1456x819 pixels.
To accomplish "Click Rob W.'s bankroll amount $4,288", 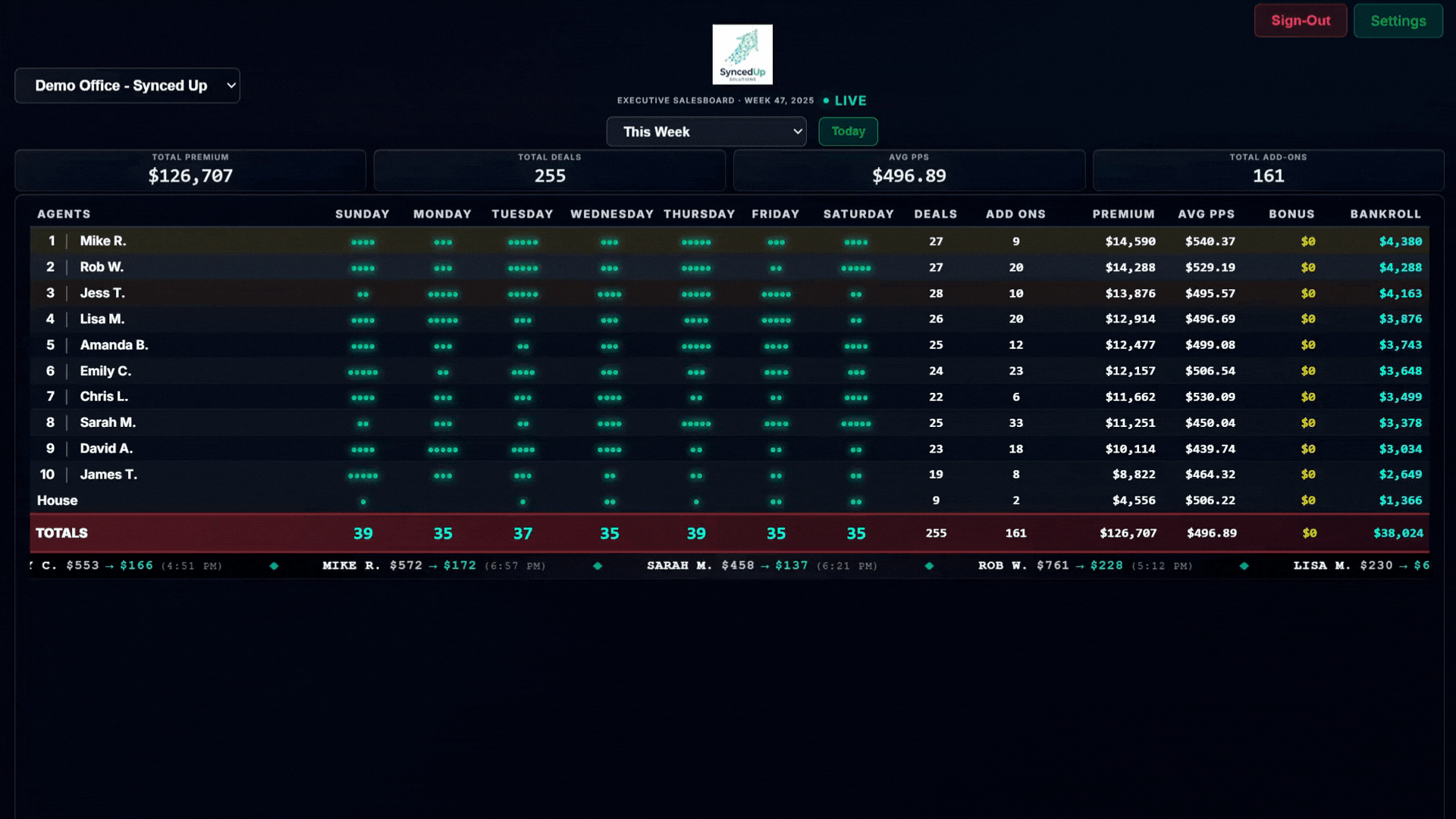I will click(1399, 267).
